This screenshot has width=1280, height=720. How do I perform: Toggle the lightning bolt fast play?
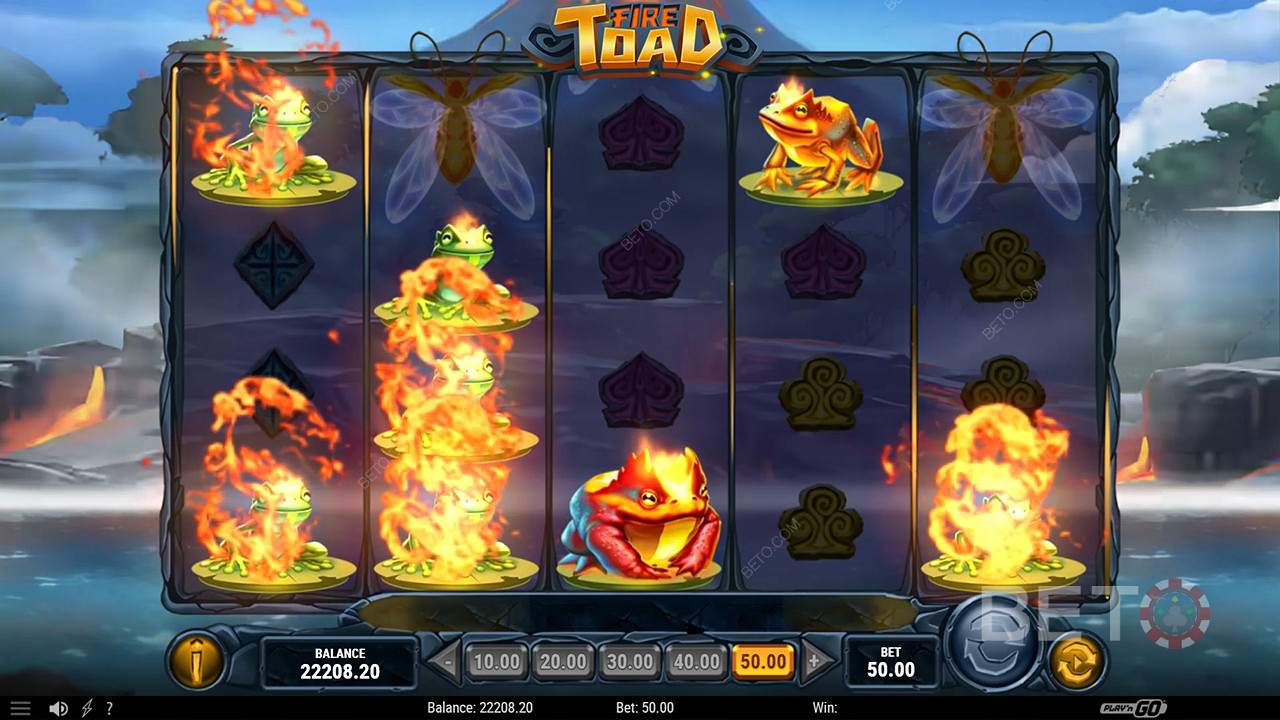coord(85,708)
